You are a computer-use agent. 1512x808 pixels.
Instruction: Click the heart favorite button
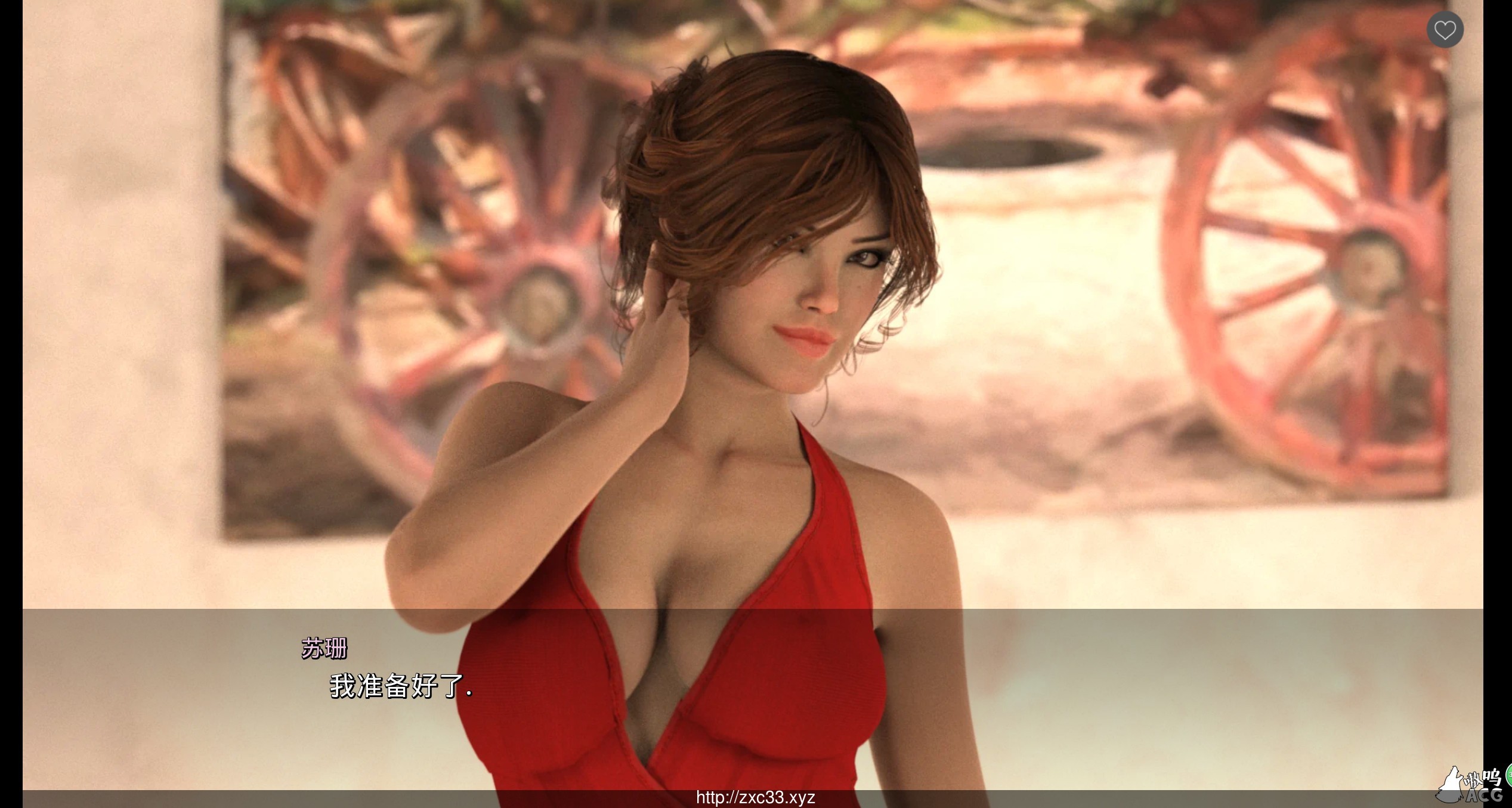point(1445,29)
